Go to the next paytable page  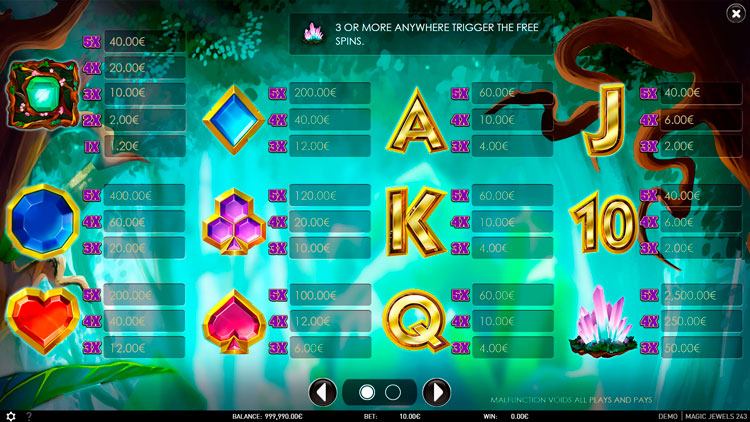[436, 391]
